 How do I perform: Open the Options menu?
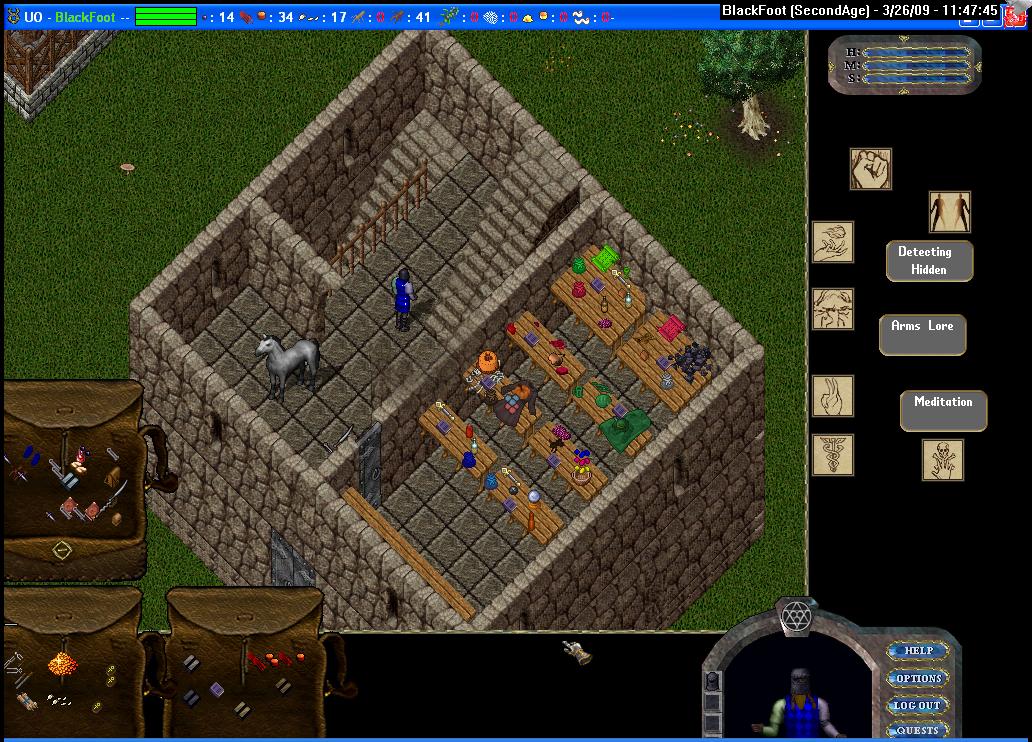point(918,678)
